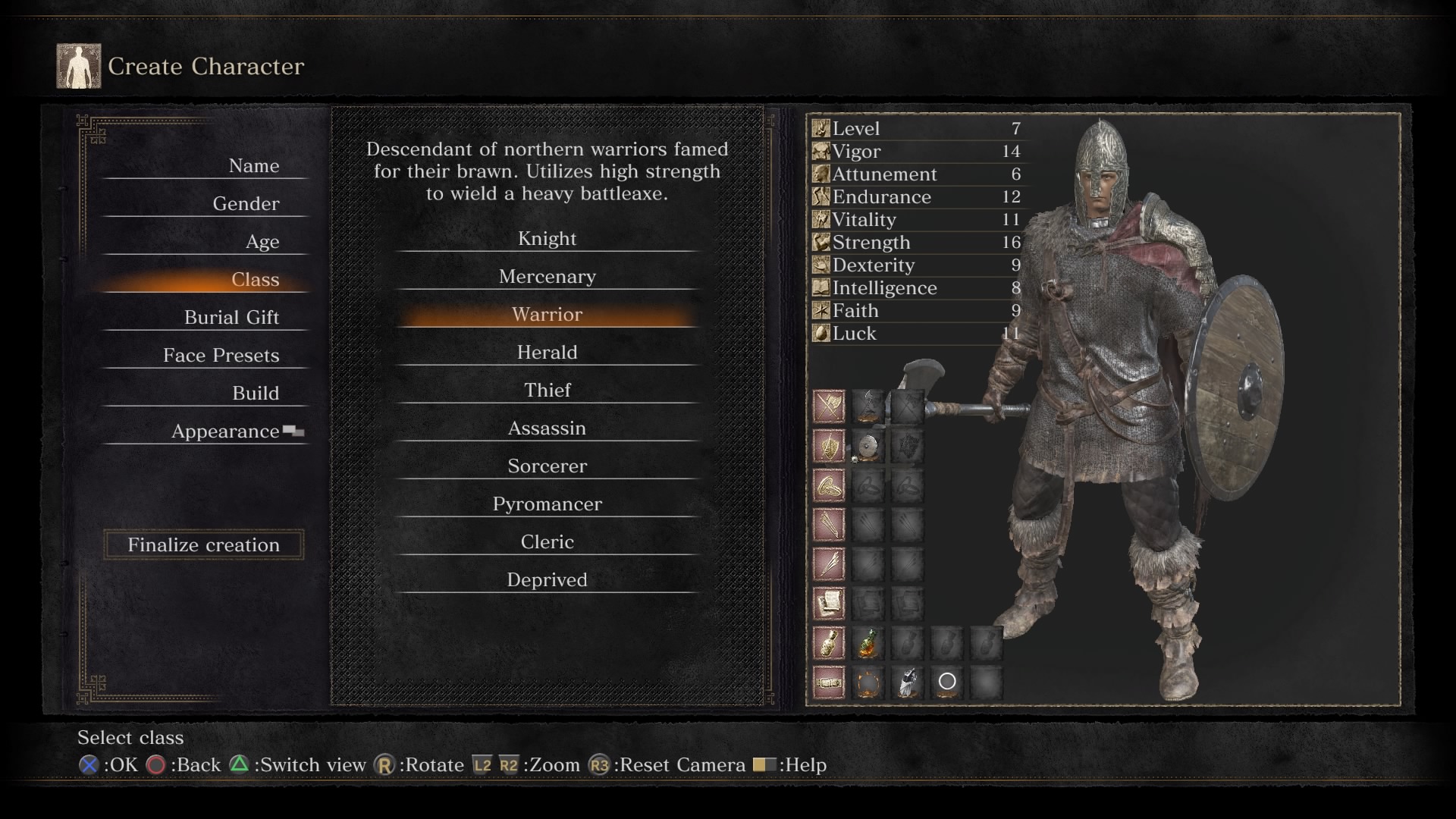Screen dimensions: 1456x819
Task: Select the Assassin class
Action: pyautogui.click(x=547, y=428)
